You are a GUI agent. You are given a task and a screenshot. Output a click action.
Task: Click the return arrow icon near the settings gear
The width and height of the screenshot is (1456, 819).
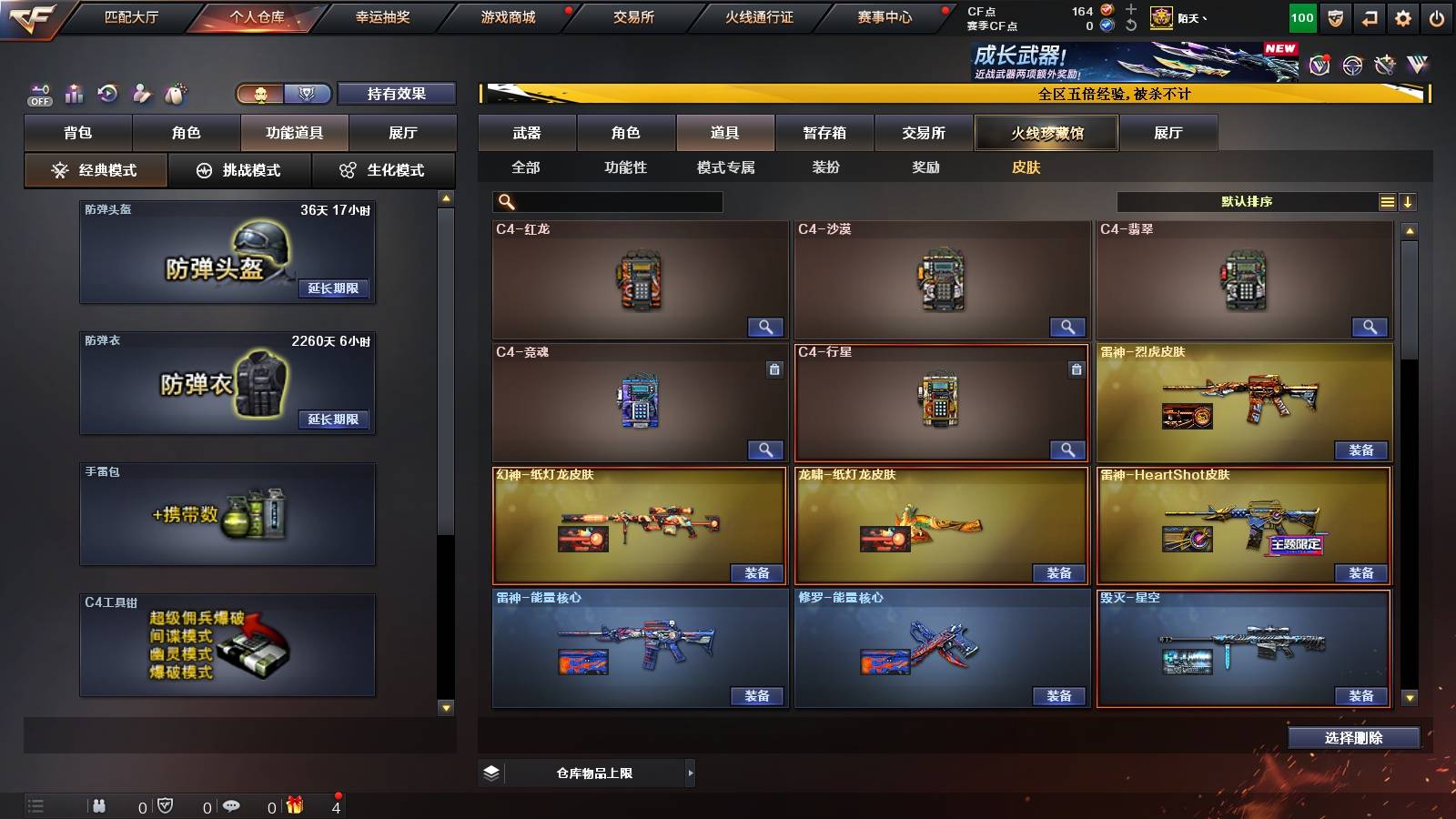coord(1368,15)
